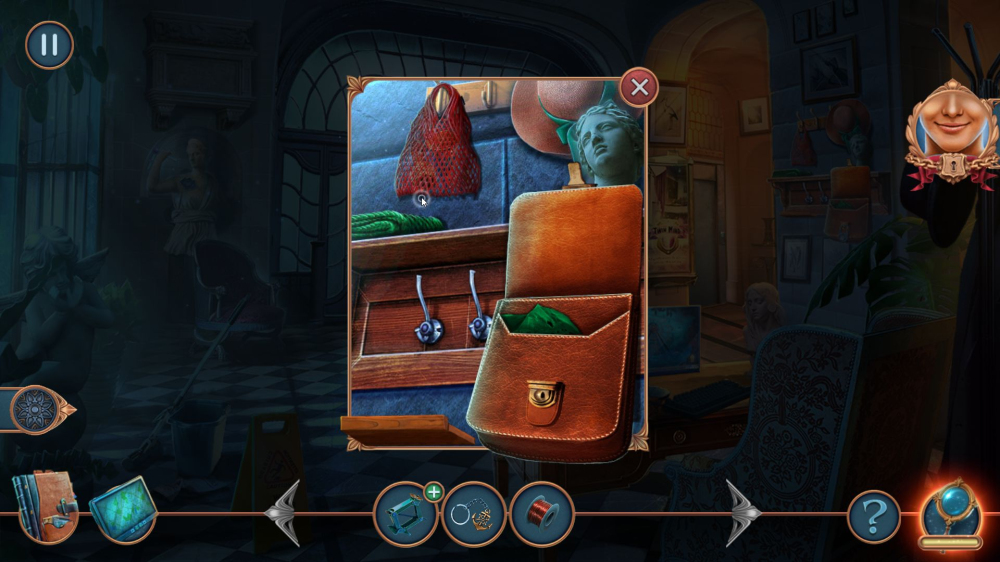The image size is (1000, 562).
Task: Pause the game with the round pause button
Action: (x=49, y=45)
